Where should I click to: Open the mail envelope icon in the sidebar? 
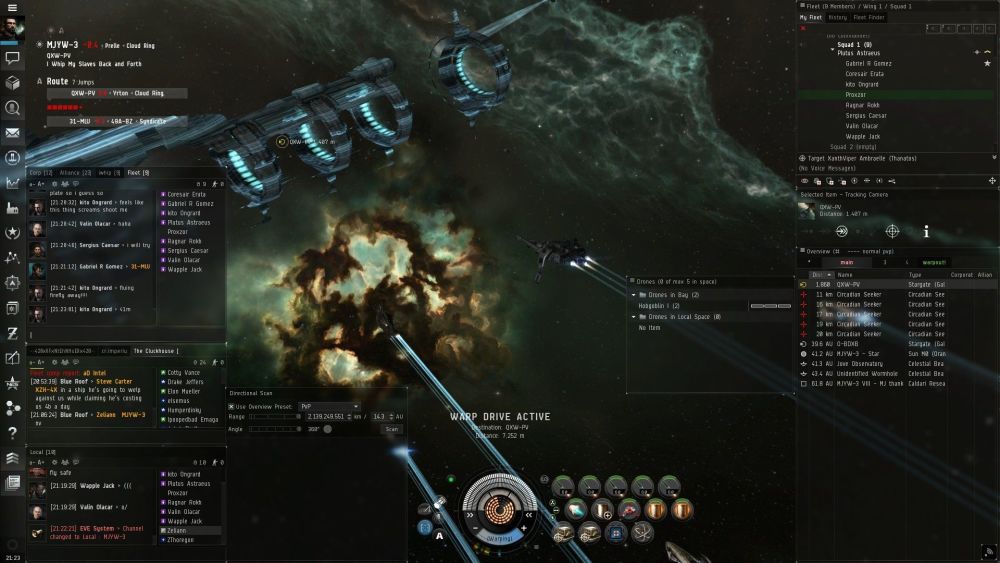click(x=13, y=133)
